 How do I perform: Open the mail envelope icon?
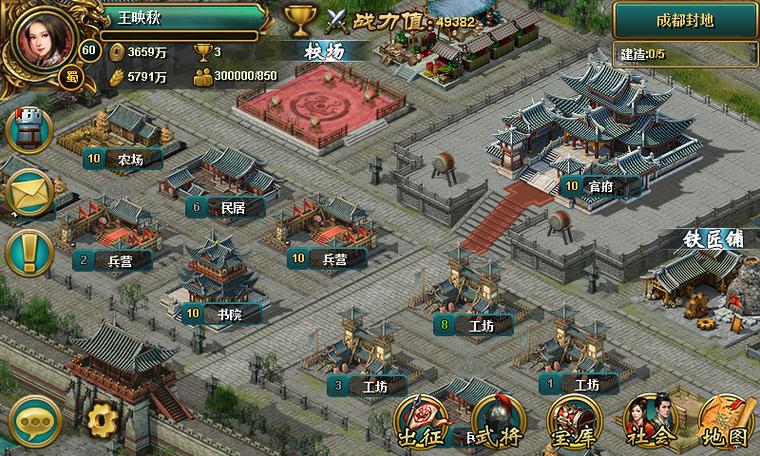coord(30,190)
